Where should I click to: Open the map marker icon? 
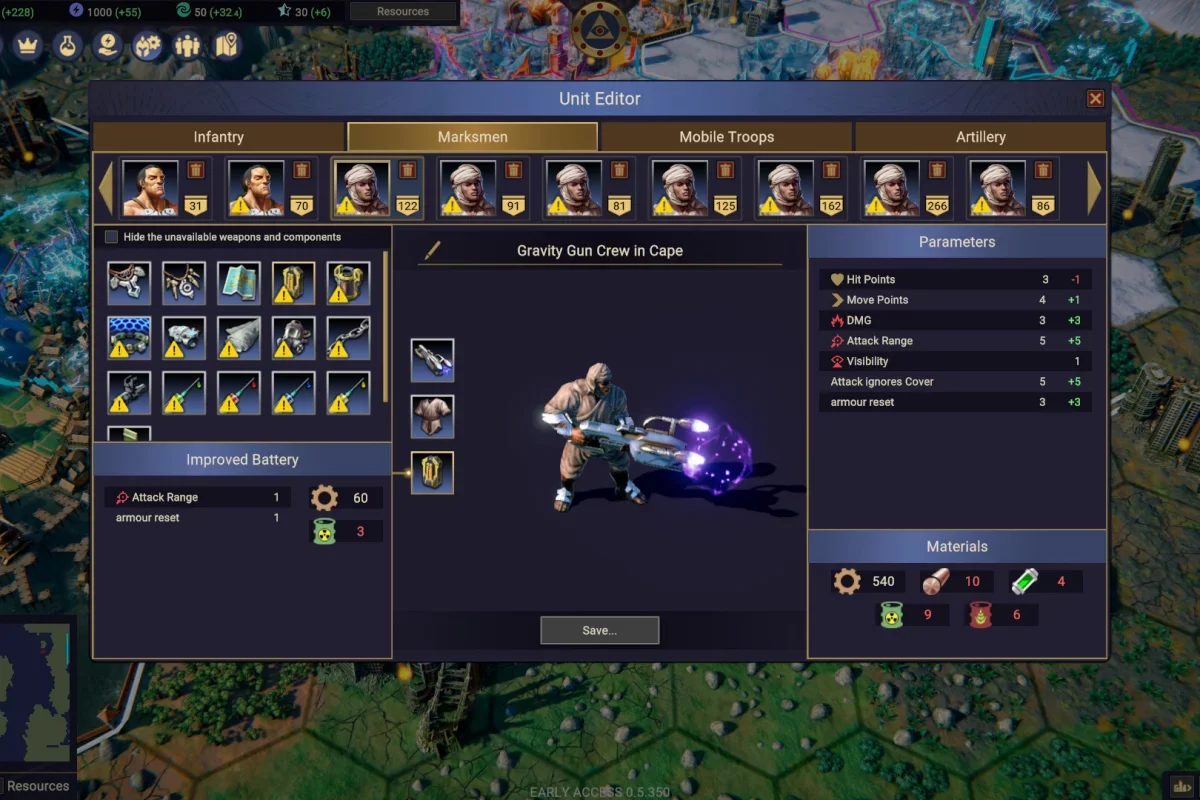tap(227, 45)
